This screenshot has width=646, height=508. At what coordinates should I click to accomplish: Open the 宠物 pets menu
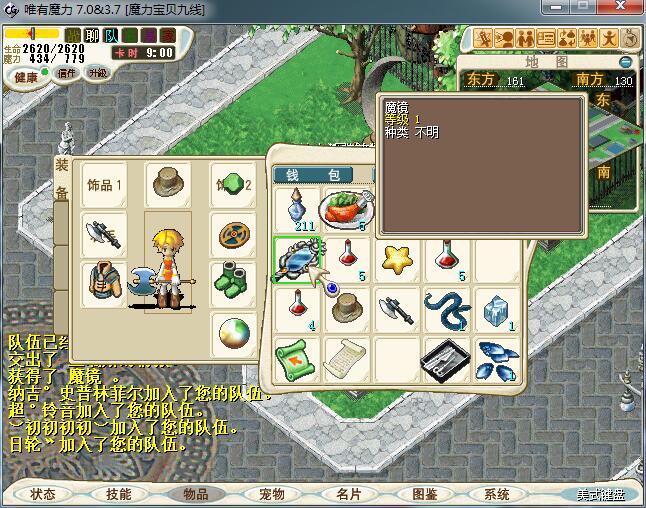[x=272, y=494]
